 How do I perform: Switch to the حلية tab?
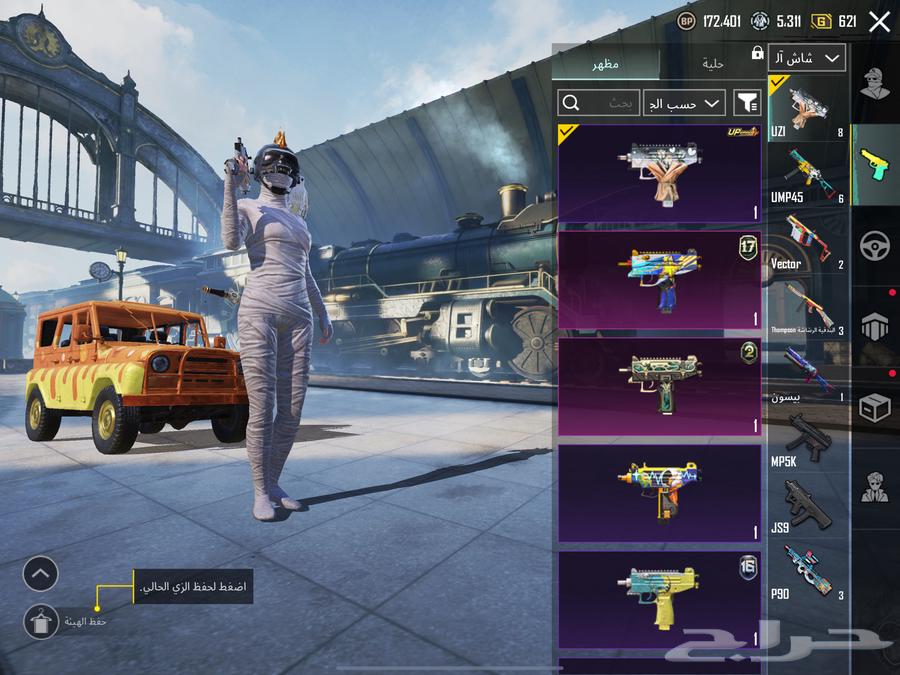[712, 64]
